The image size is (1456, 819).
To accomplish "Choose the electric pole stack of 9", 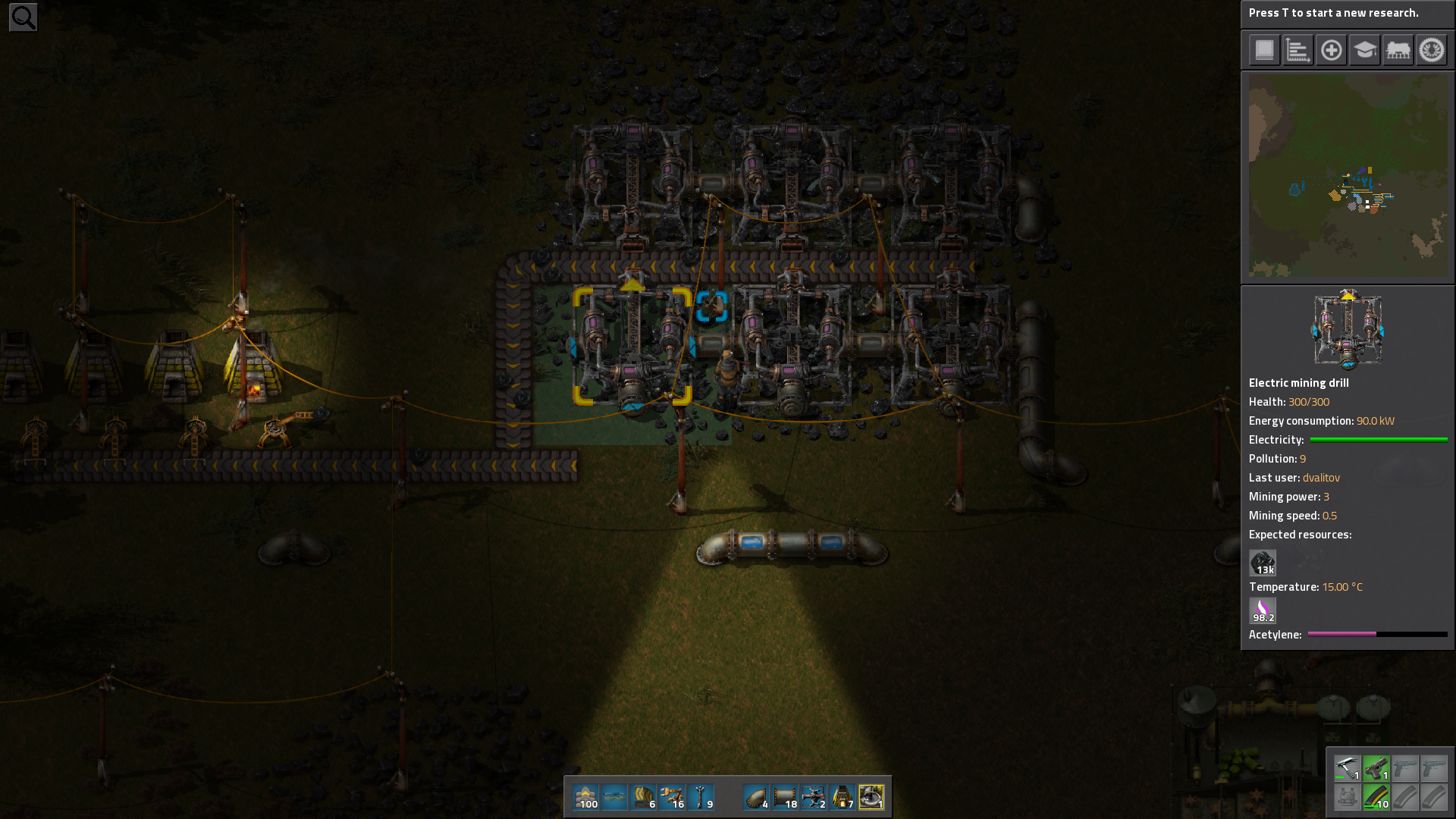I will click(x=701, y=798).
